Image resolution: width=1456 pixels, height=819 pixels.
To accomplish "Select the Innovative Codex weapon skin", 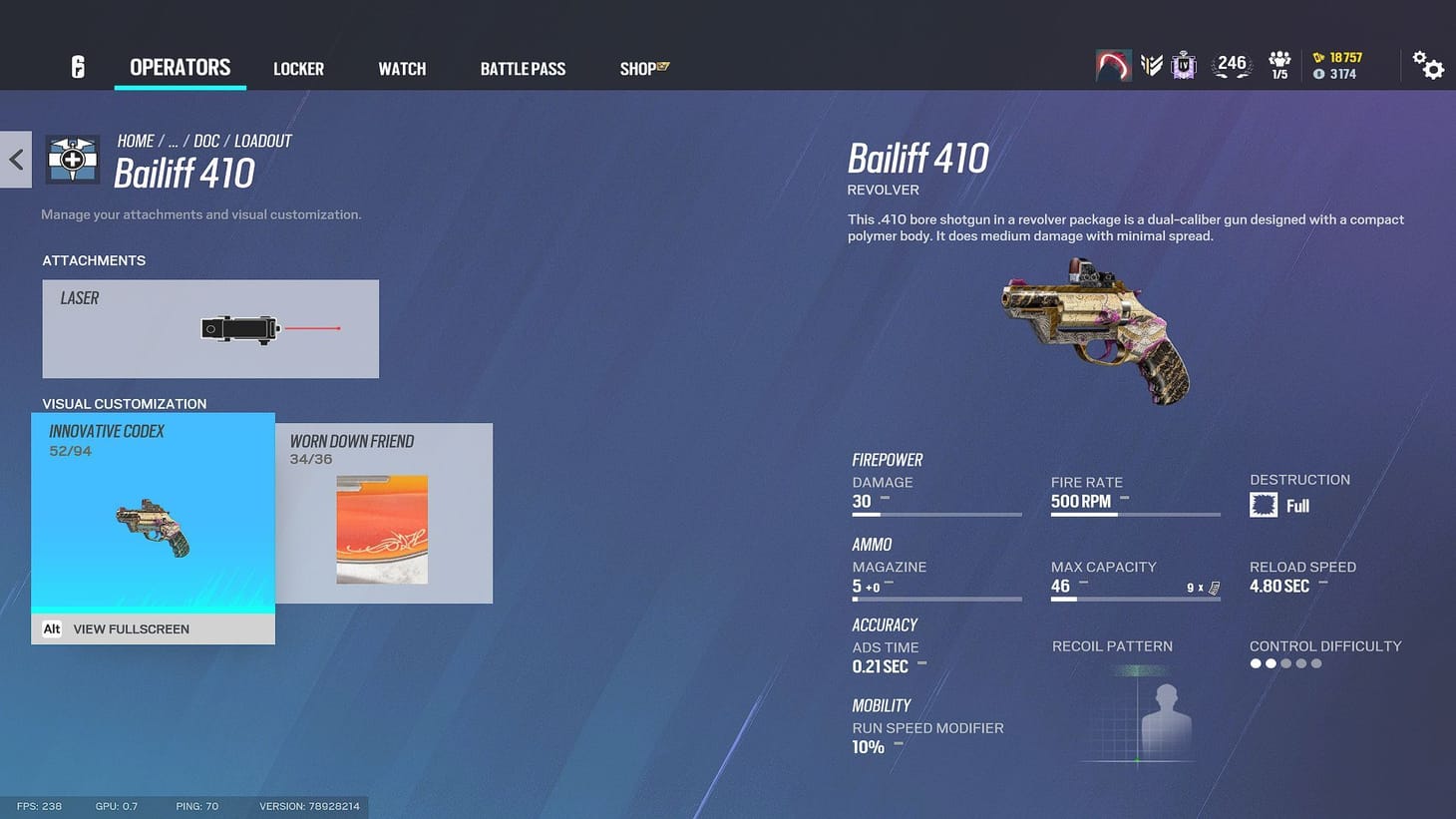I will 152,514.
